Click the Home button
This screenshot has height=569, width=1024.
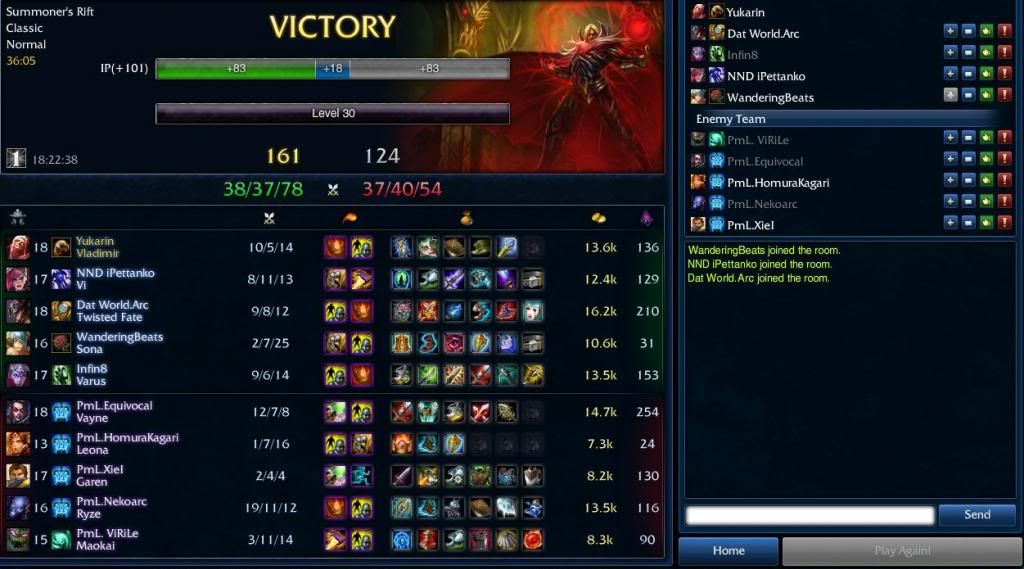click(728, 551)
